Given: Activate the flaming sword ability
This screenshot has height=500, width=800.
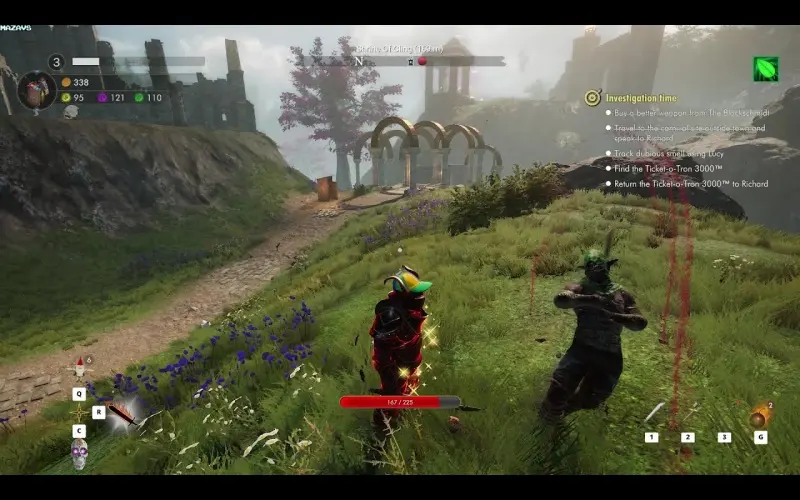Looking at the screenshot, I should click(123, 412).
